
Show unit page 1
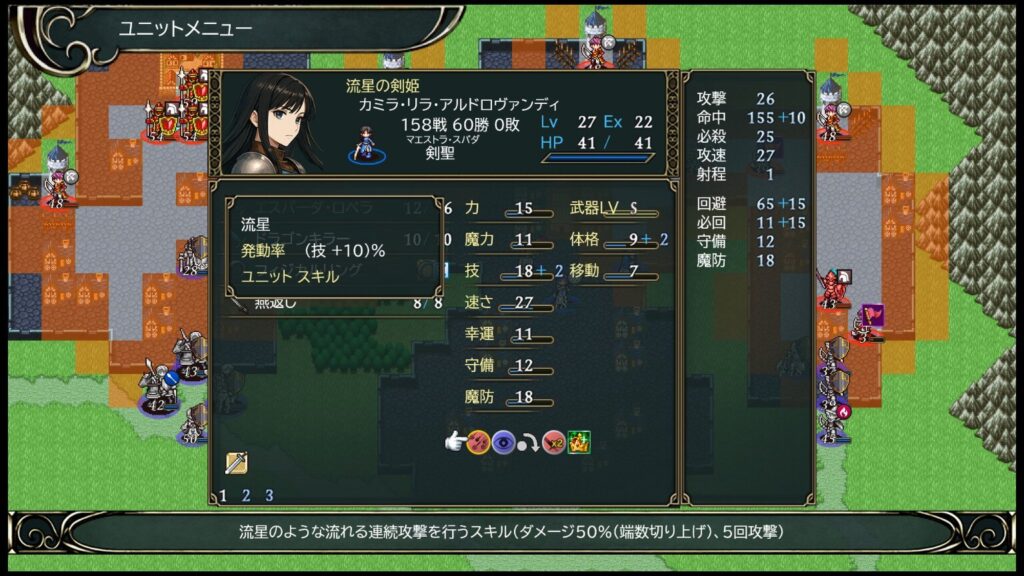coord(223,495)
